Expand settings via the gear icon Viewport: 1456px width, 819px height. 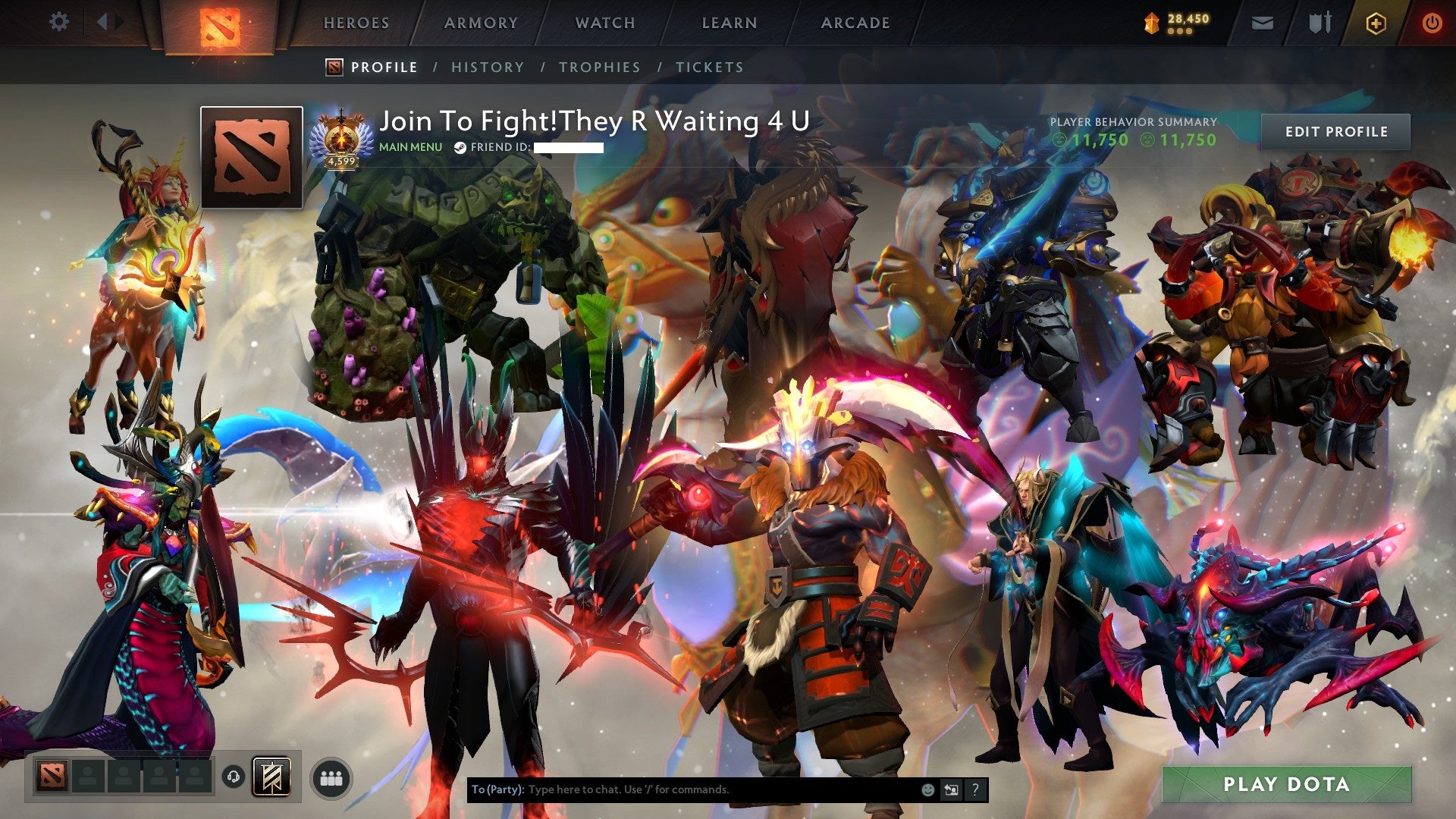coord(59,23)
